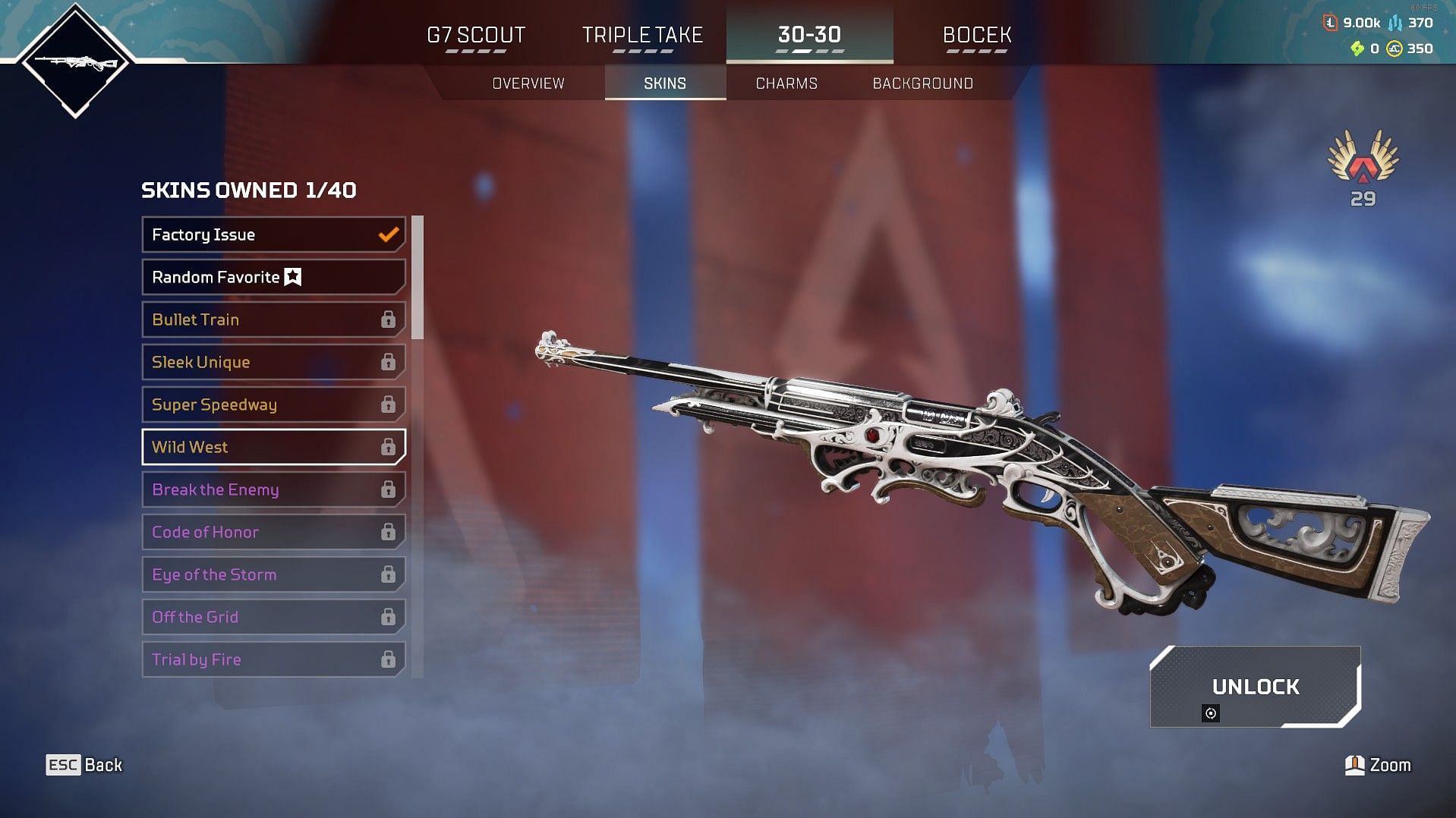Pick the Sleek Unique skin
The height and width of the screenshot is (818, 1456).
tap(273, 362)
